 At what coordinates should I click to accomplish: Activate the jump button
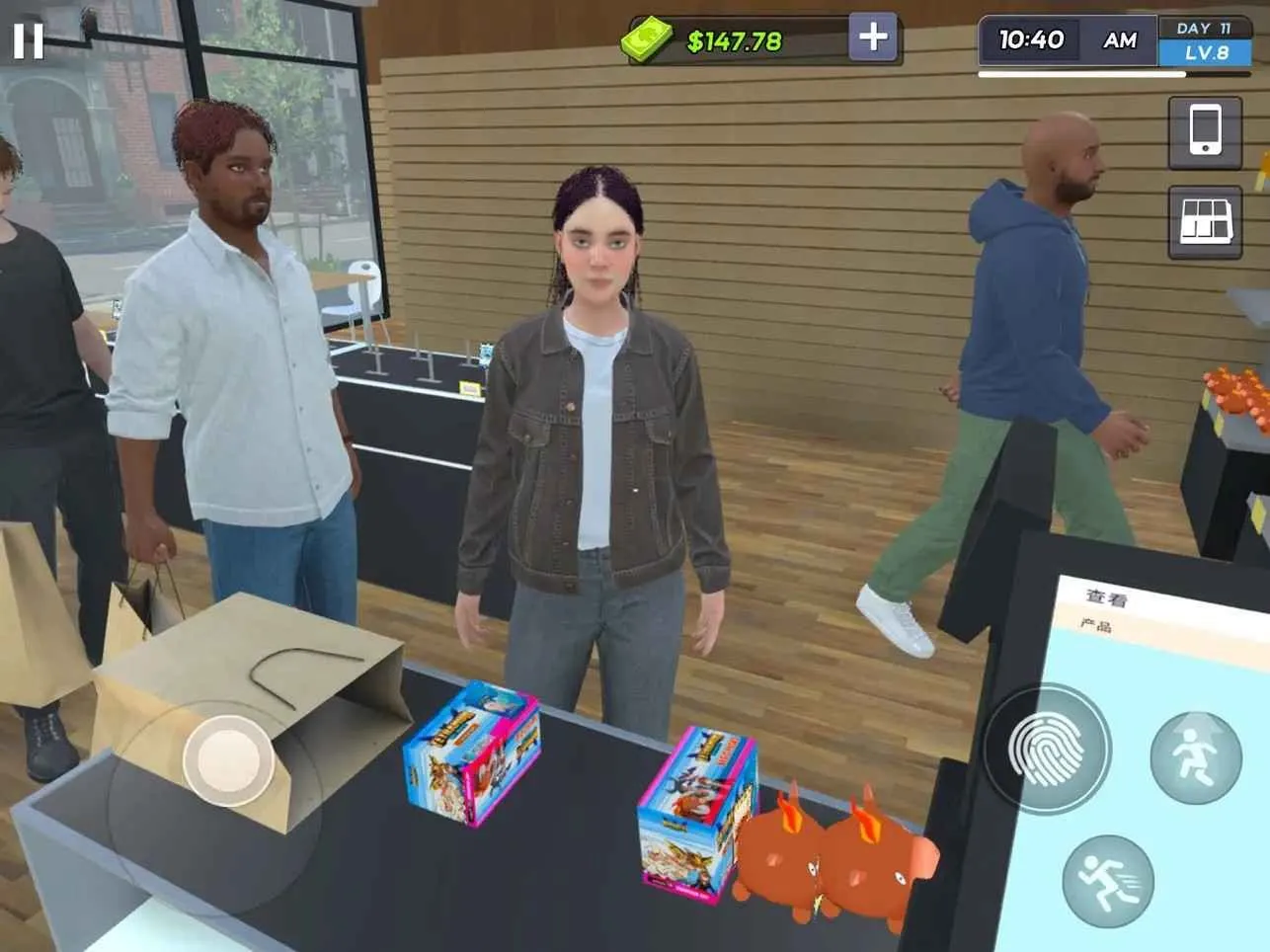tap(1195, 757)
